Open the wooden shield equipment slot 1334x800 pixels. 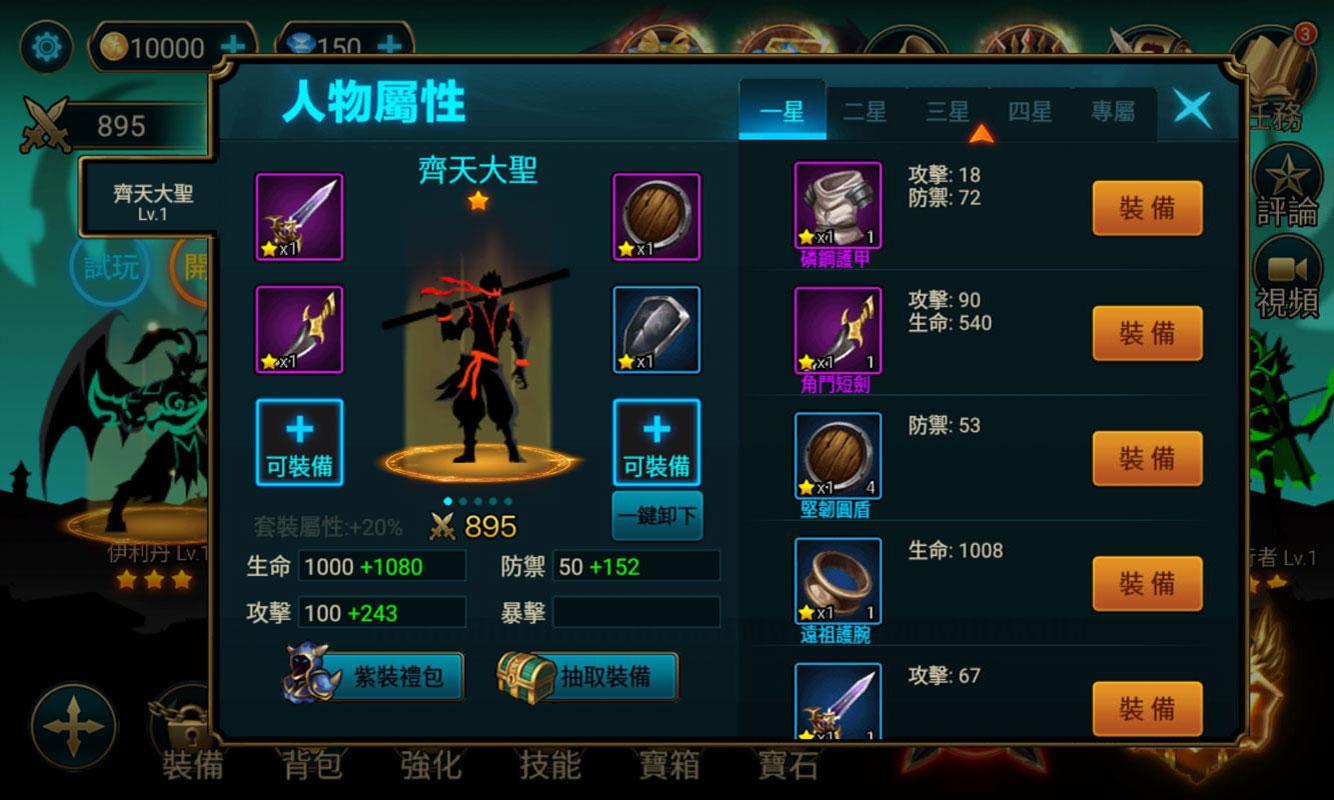[x=657, y=218]
